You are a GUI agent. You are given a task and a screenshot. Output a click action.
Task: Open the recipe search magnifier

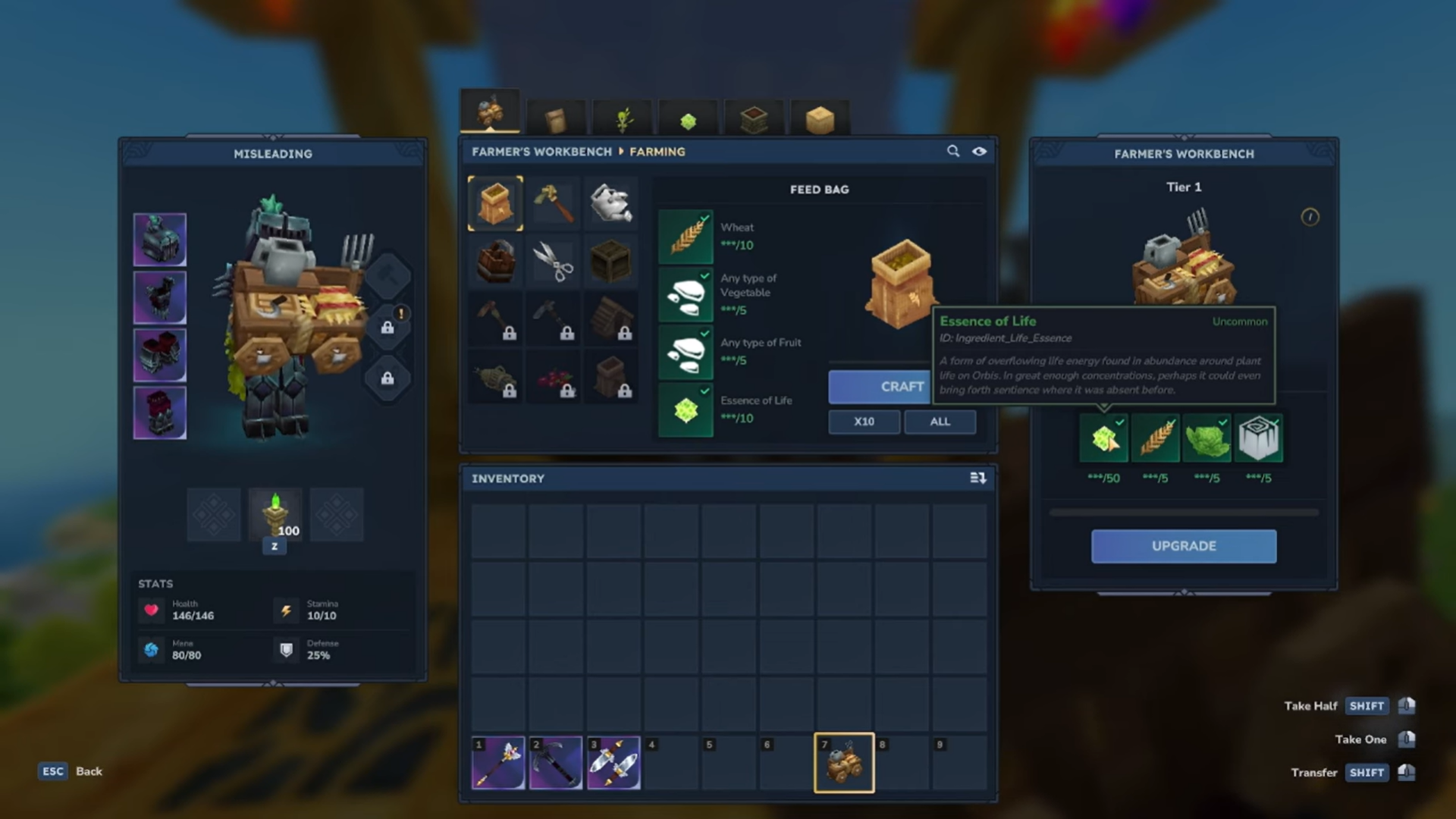coord(953,151)
